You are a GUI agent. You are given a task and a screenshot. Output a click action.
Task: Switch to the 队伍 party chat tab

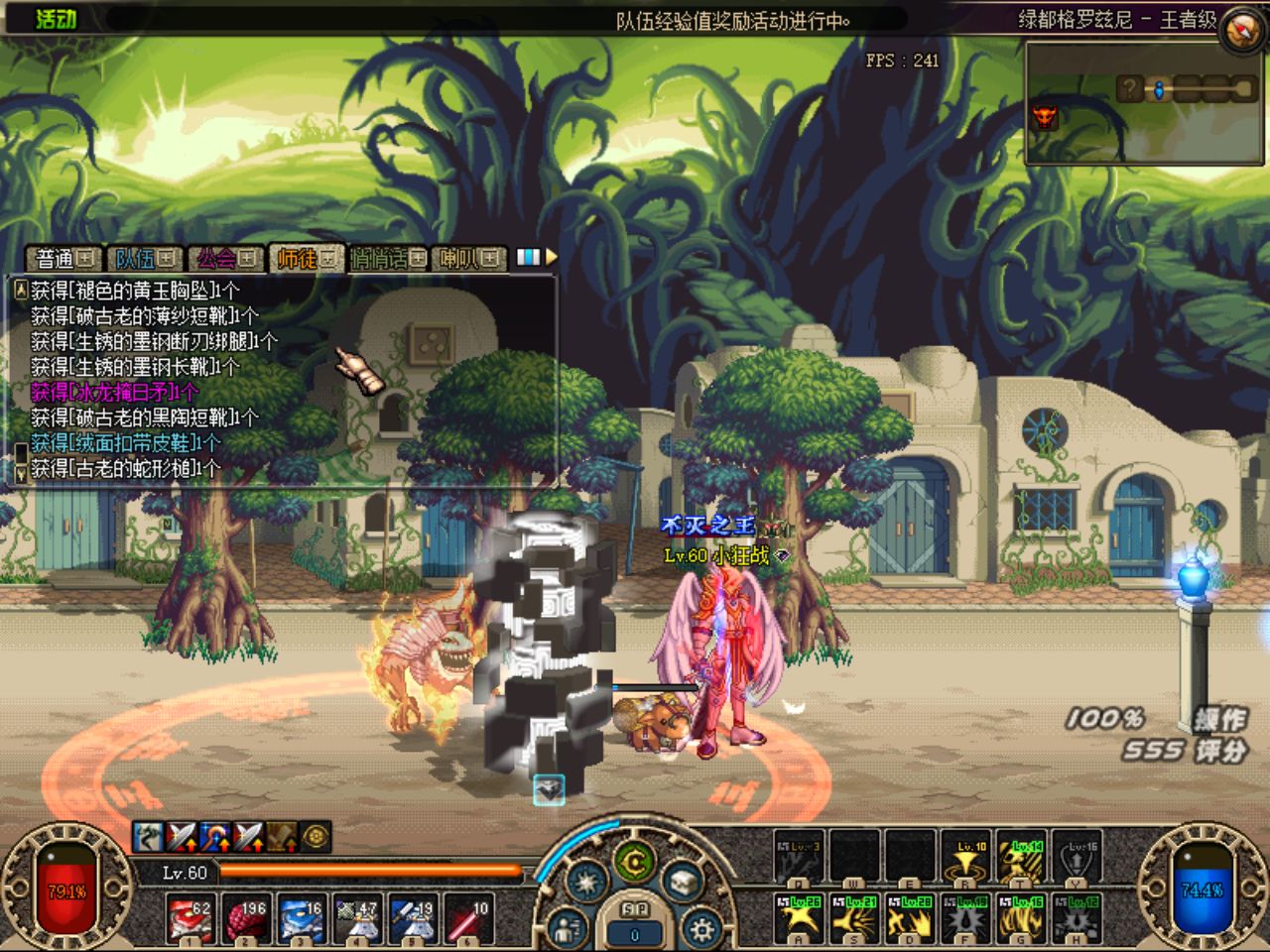pos(145,259)
